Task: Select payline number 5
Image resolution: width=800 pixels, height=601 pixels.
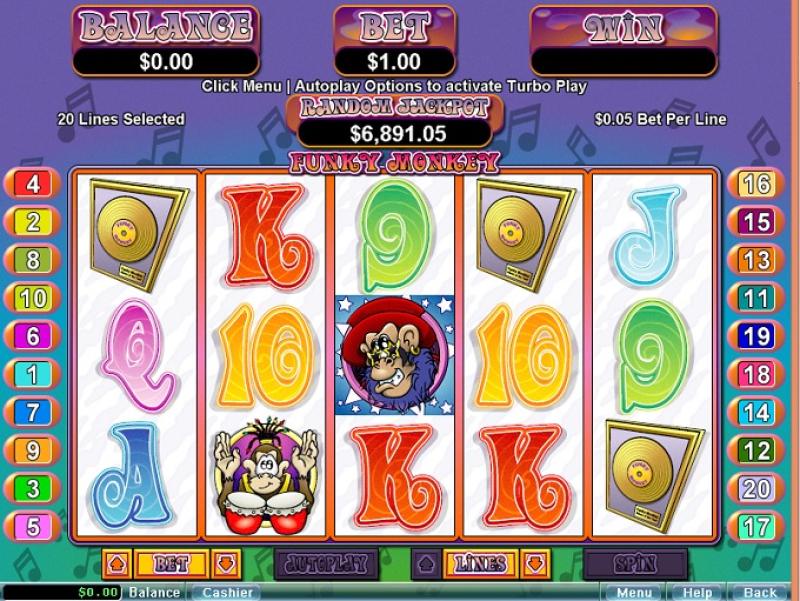Action: coord(32,526)
